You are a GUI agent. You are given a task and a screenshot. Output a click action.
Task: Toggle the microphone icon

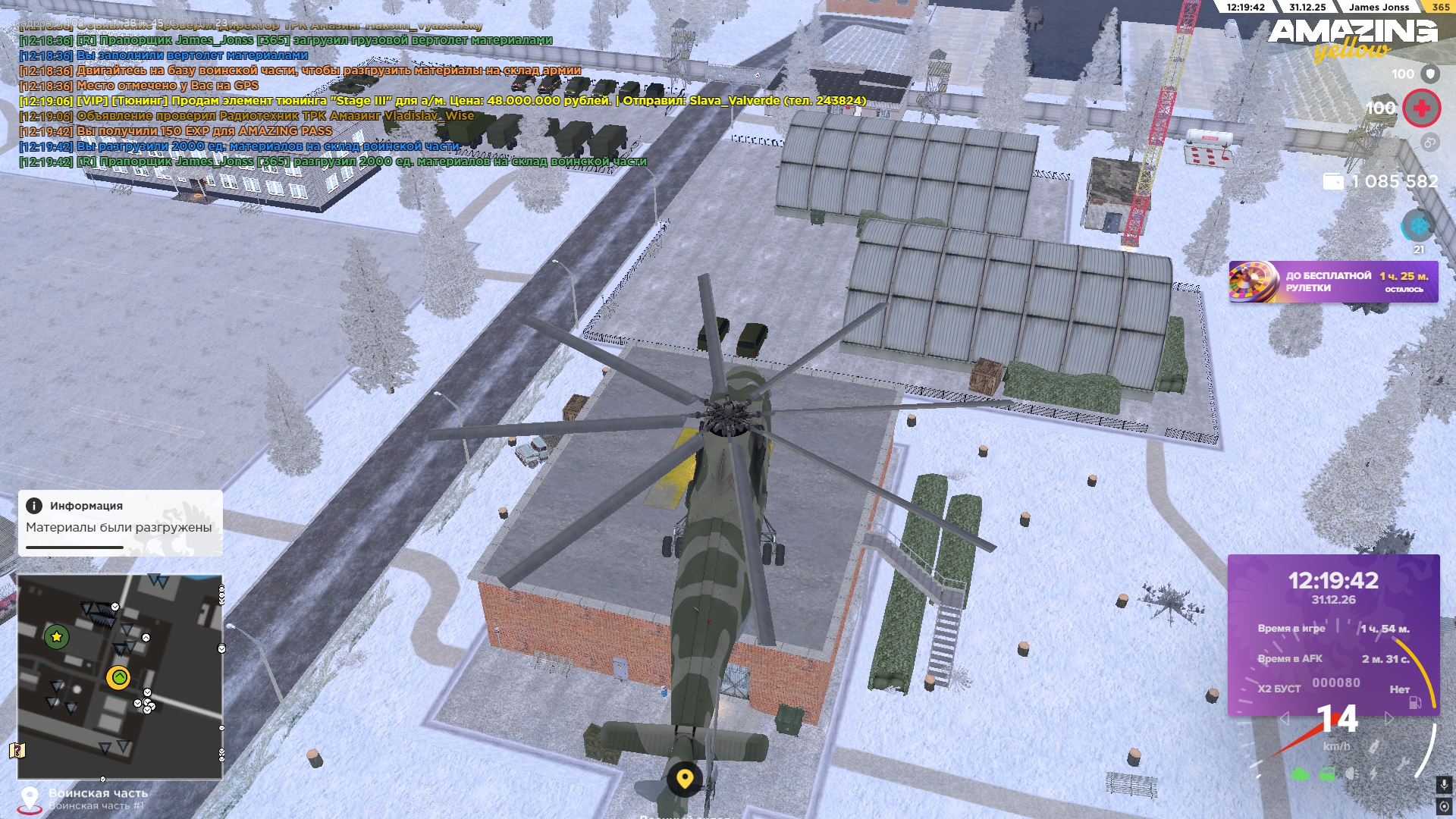[x=1444, y=786]
